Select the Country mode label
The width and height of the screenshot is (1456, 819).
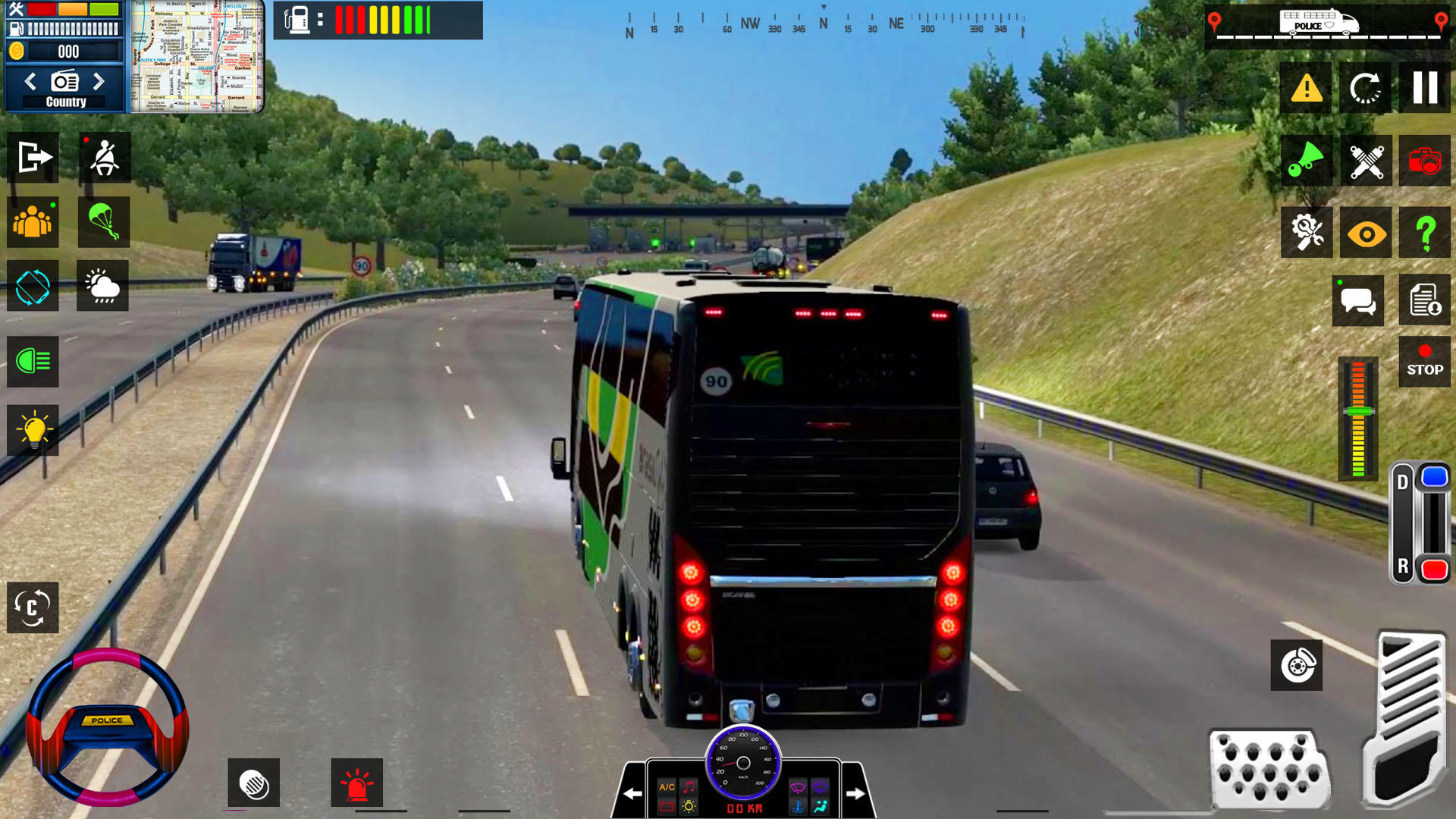click(64, 99)
